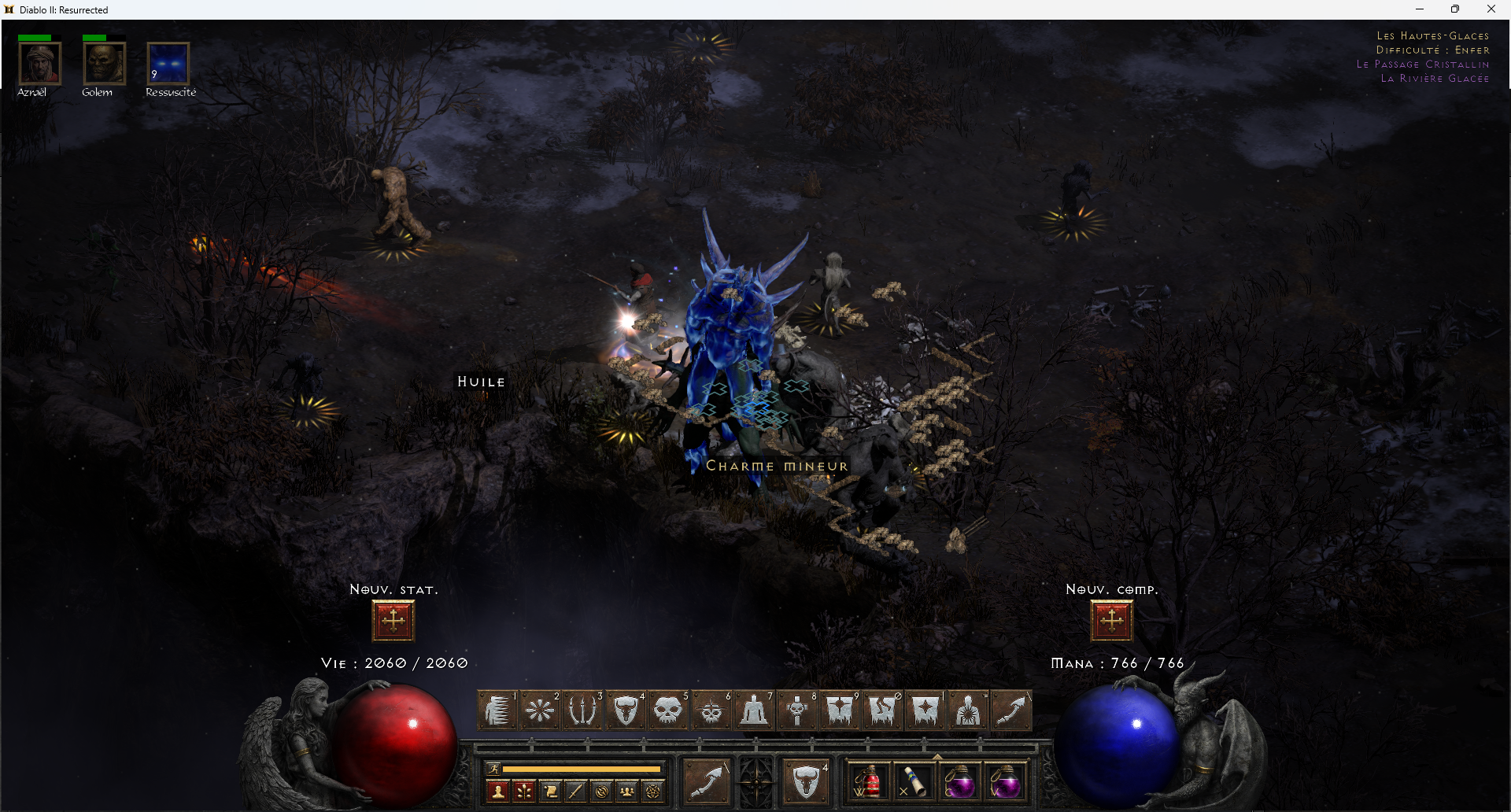Expand the potion belt with the up arrow

click(939, 758)
